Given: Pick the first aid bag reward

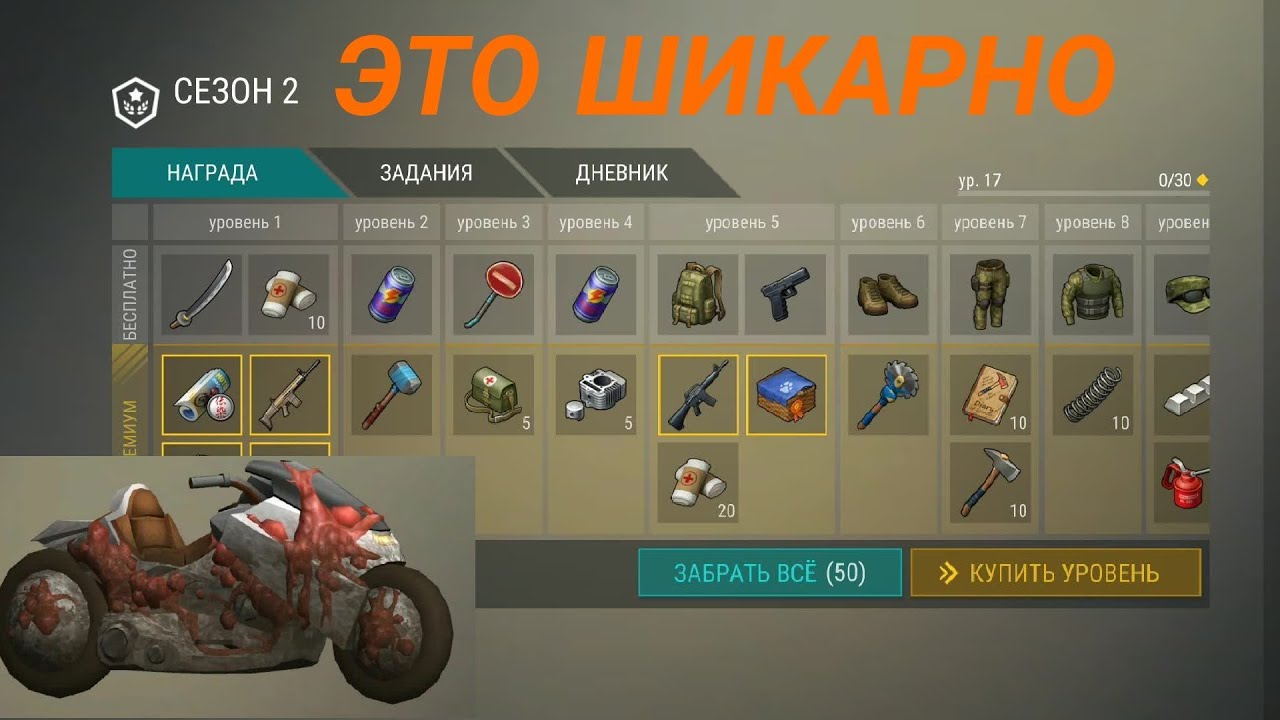Looking at the screenshot, I should (x=493, y=394).
